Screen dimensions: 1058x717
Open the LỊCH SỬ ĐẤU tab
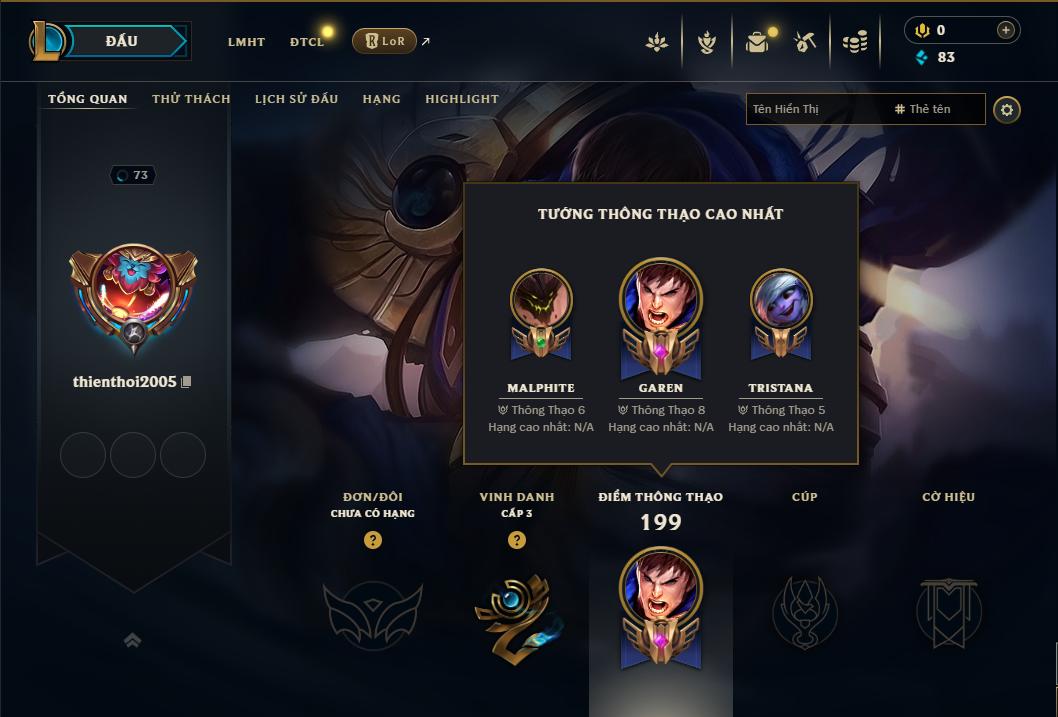[296, 99]
